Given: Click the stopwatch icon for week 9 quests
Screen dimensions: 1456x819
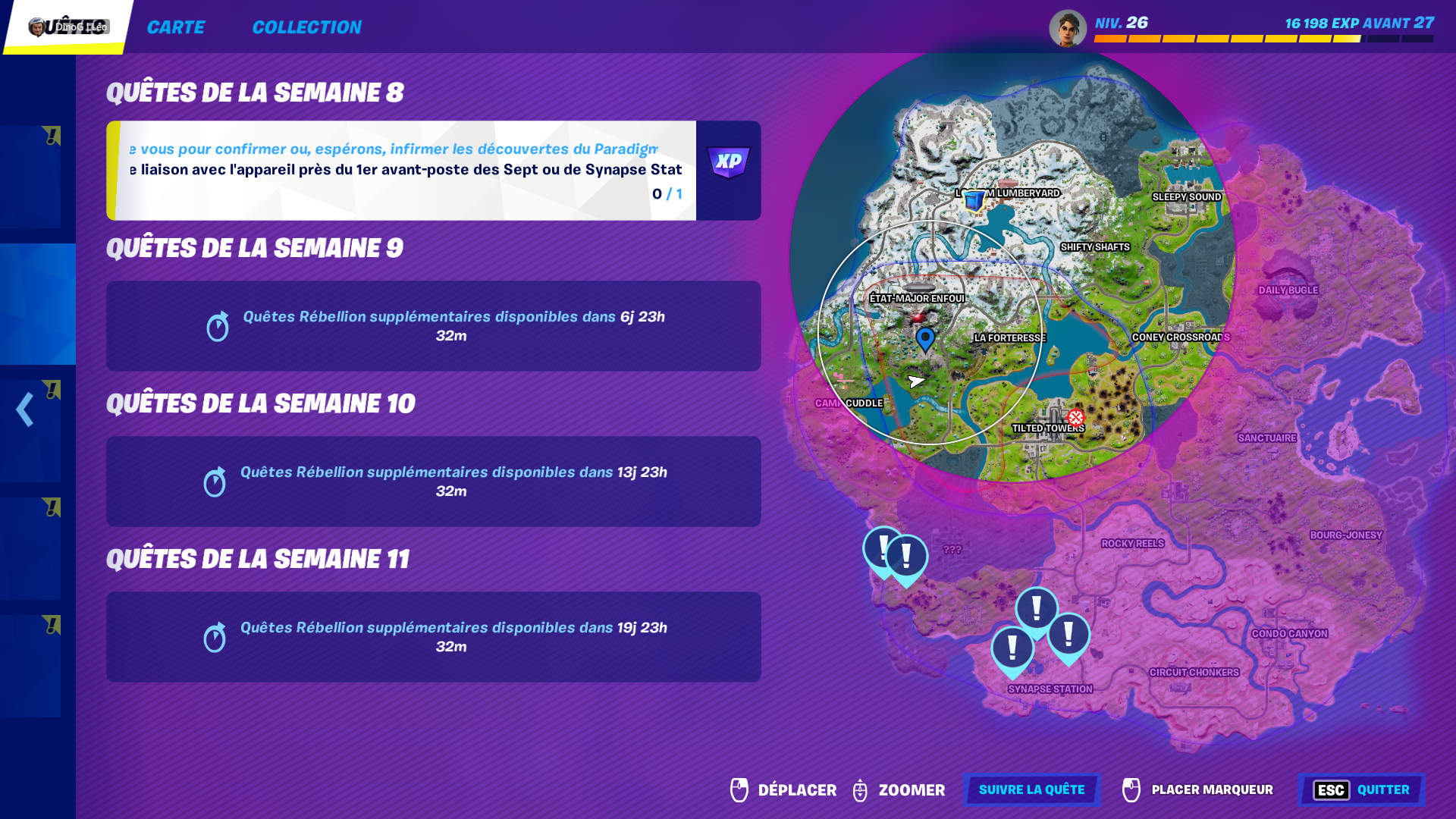Looking at the screenshot, I should (218, 326).
